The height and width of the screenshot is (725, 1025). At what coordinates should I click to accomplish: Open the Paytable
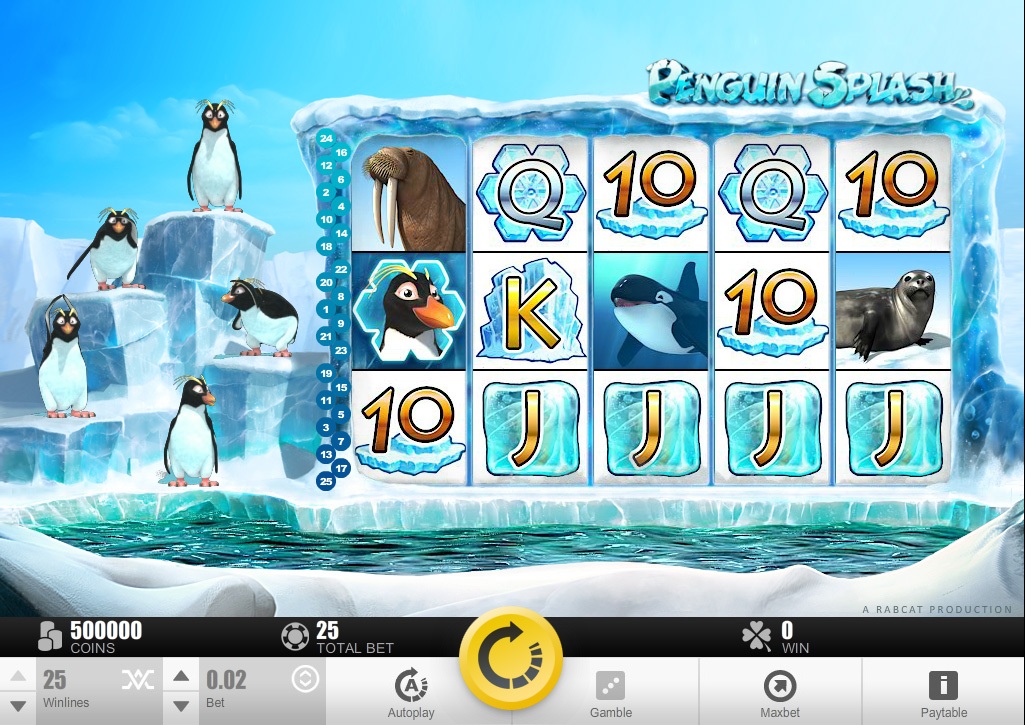[x=943, y=691]
